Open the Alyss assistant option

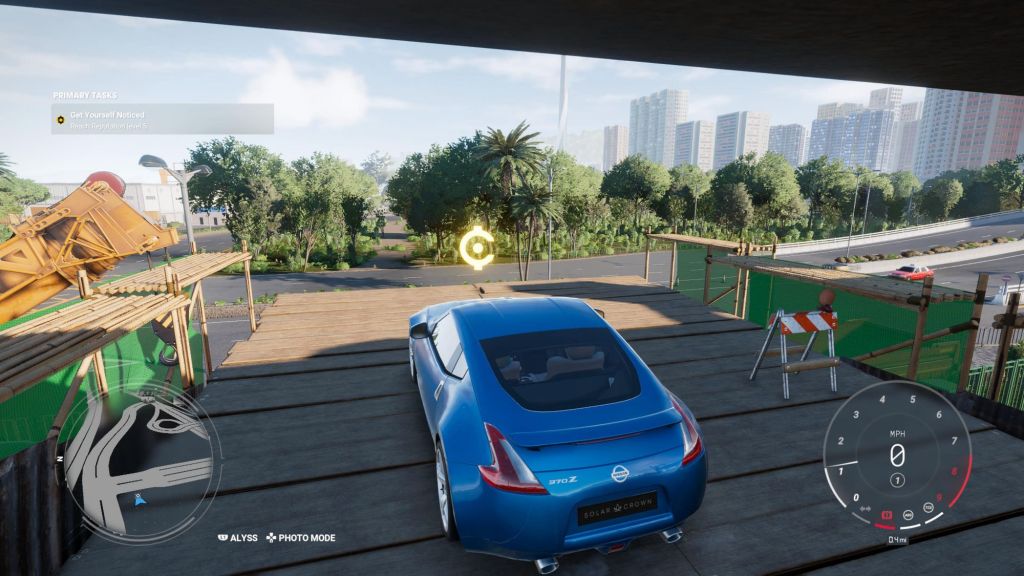click(238, 538)
